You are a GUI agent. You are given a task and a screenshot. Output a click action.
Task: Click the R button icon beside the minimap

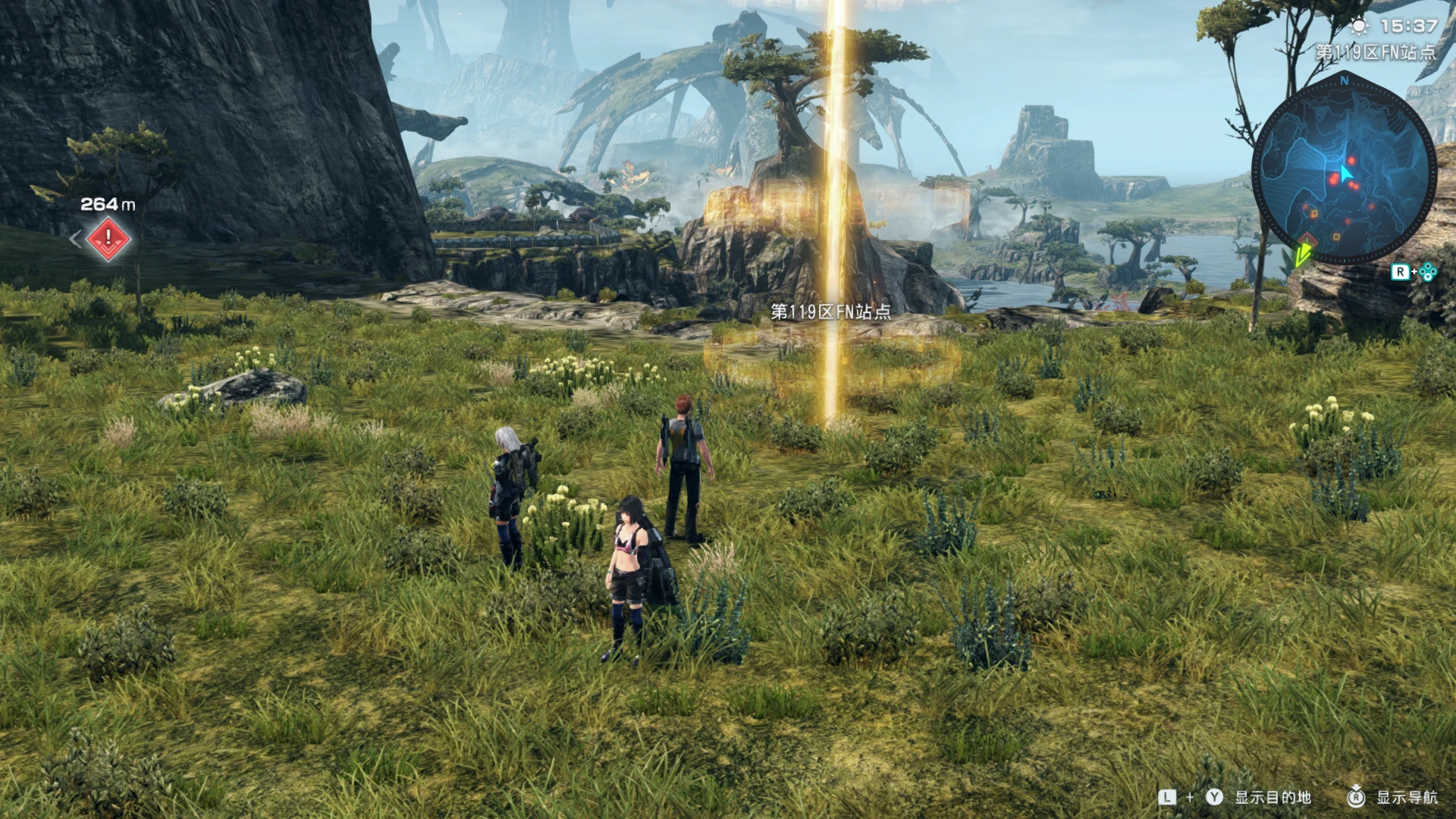point(1402,272)
